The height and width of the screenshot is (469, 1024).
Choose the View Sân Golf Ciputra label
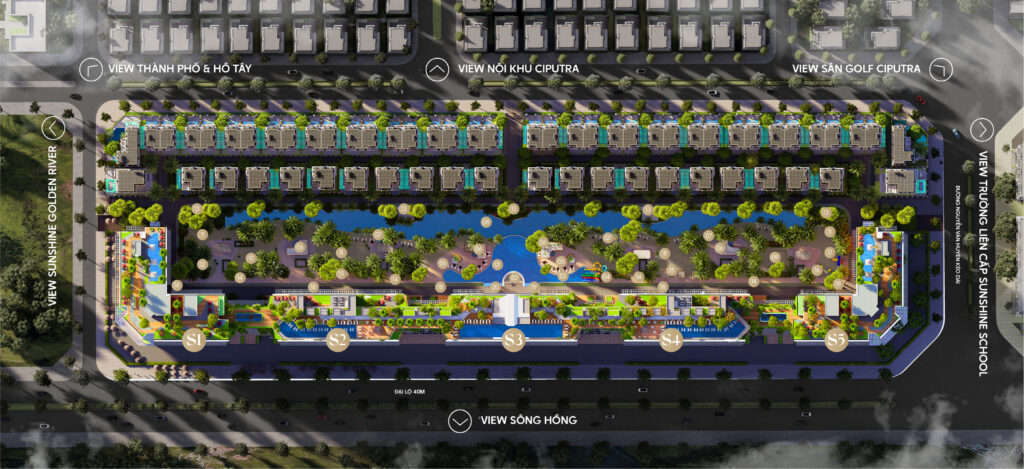pyautogui.click(x=855, y=68)
